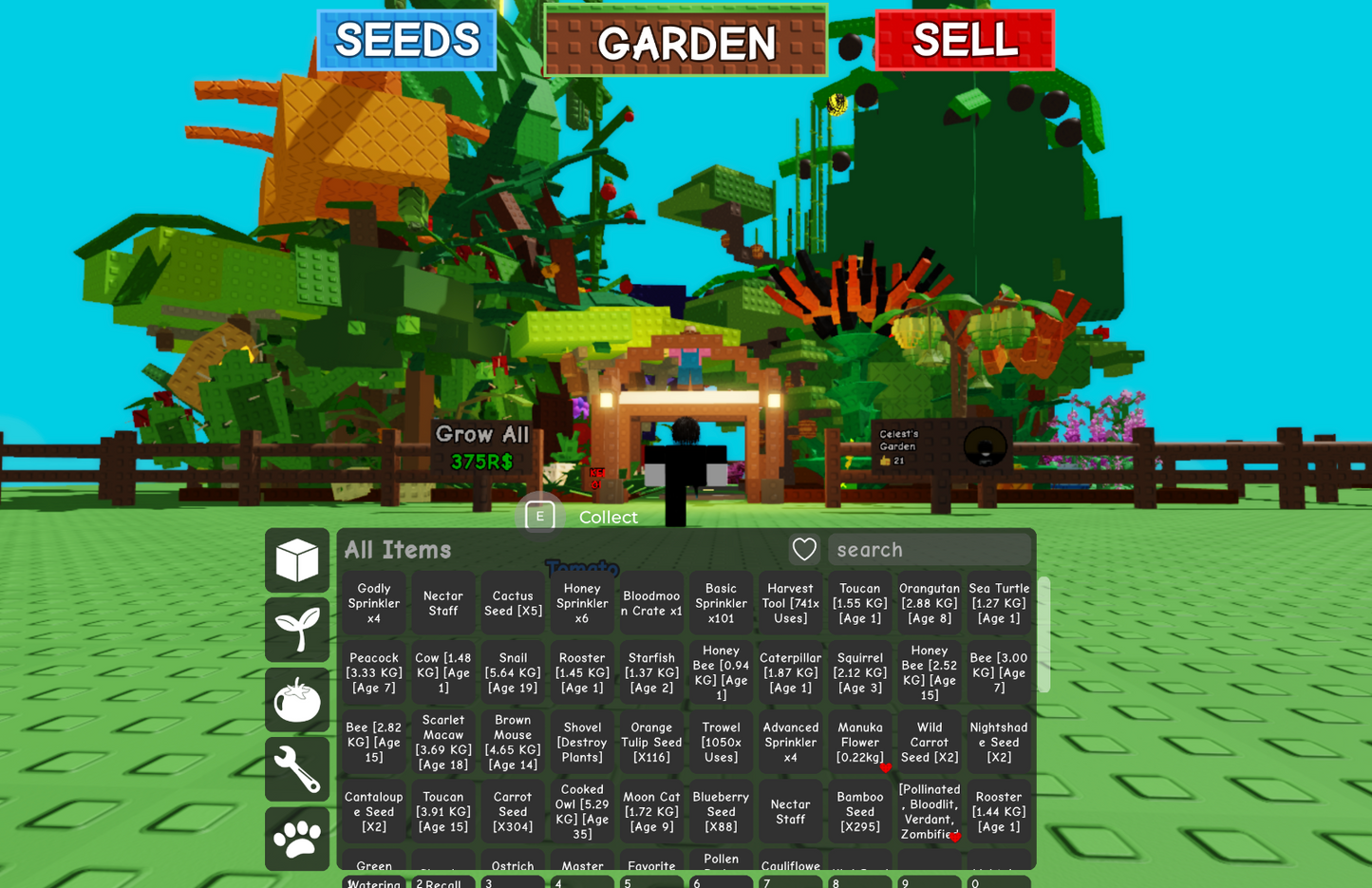Open the tools category with the wrench icon
Image resolution: width=1372 pixels, height=888 pixels.
pos(297,769)
